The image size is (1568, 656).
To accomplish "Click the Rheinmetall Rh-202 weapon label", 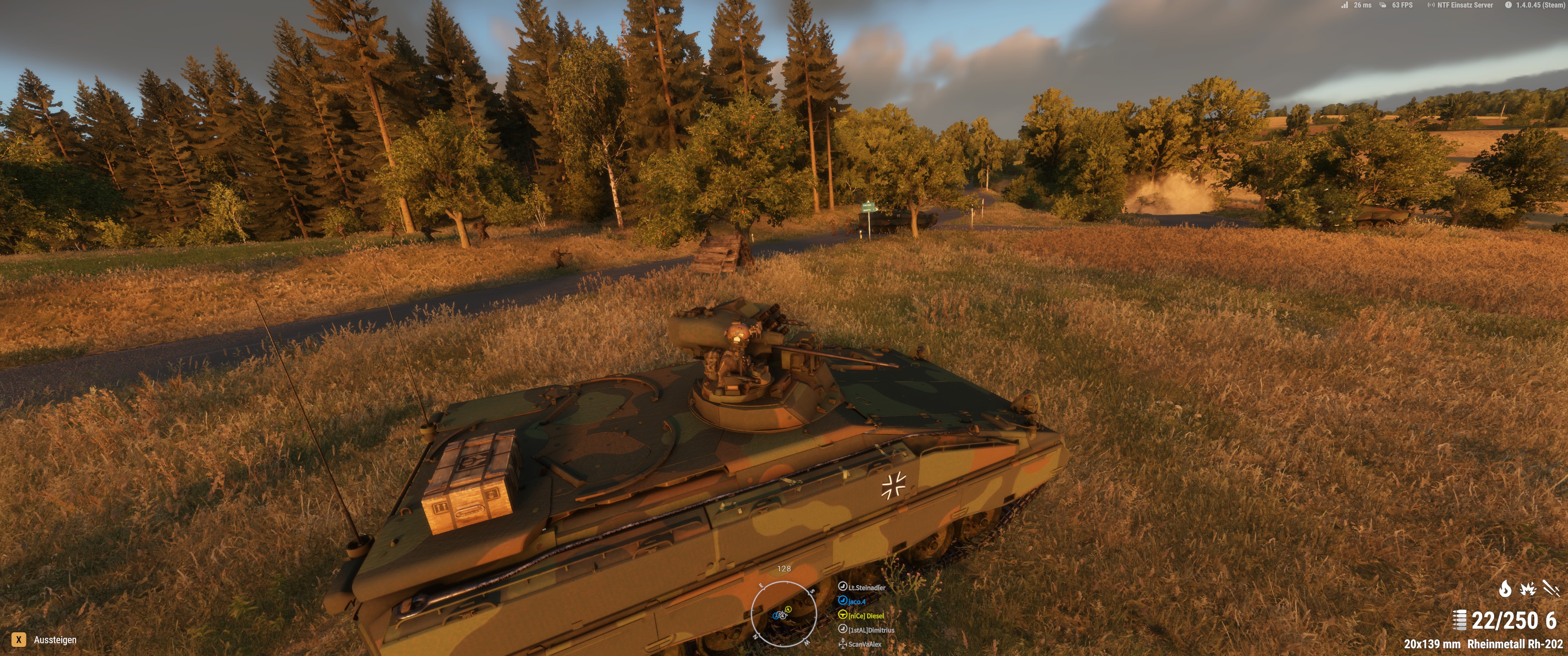I will [1514, 644].
